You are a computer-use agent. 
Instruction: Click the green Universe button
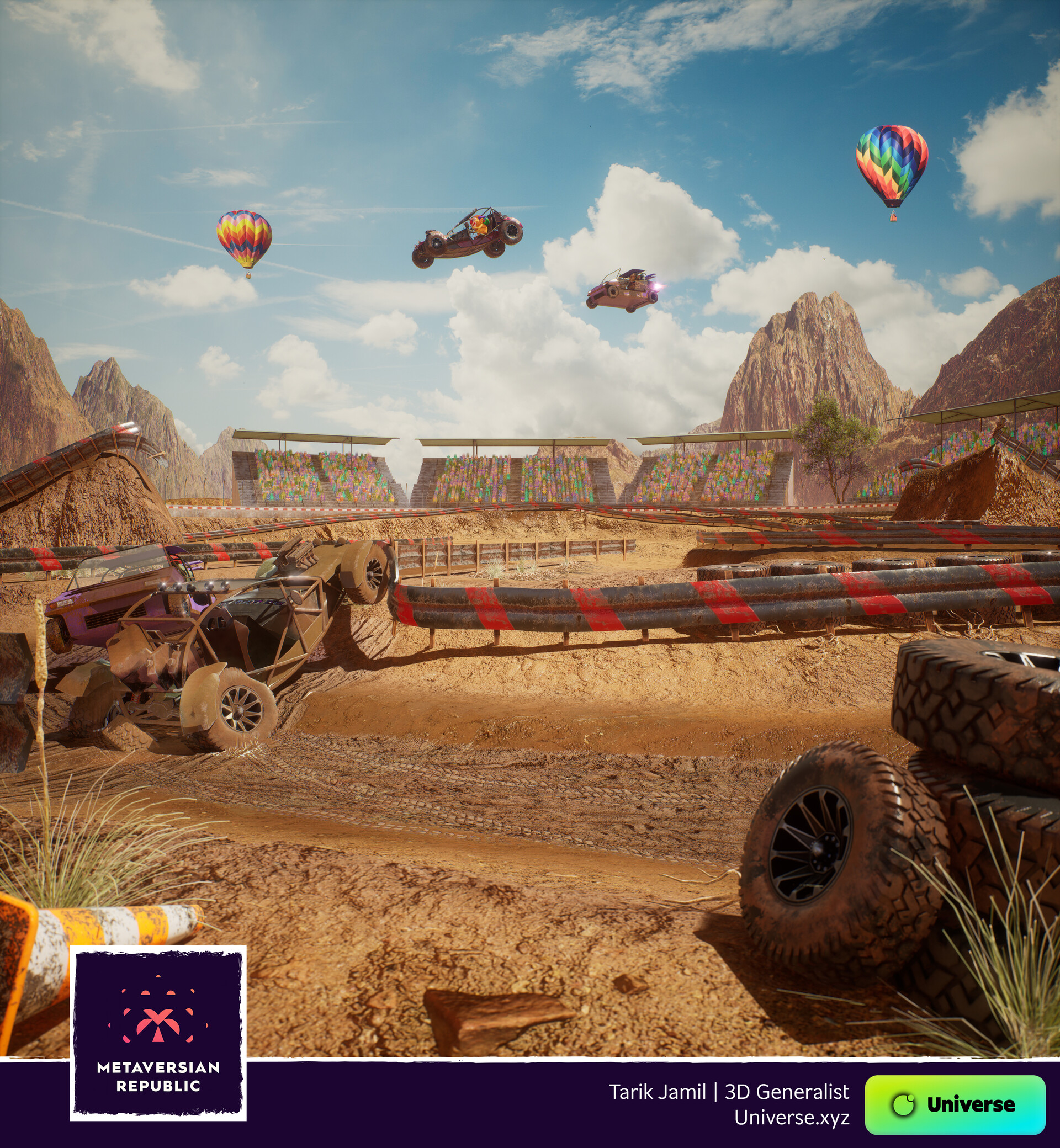tap(955, 1104)
